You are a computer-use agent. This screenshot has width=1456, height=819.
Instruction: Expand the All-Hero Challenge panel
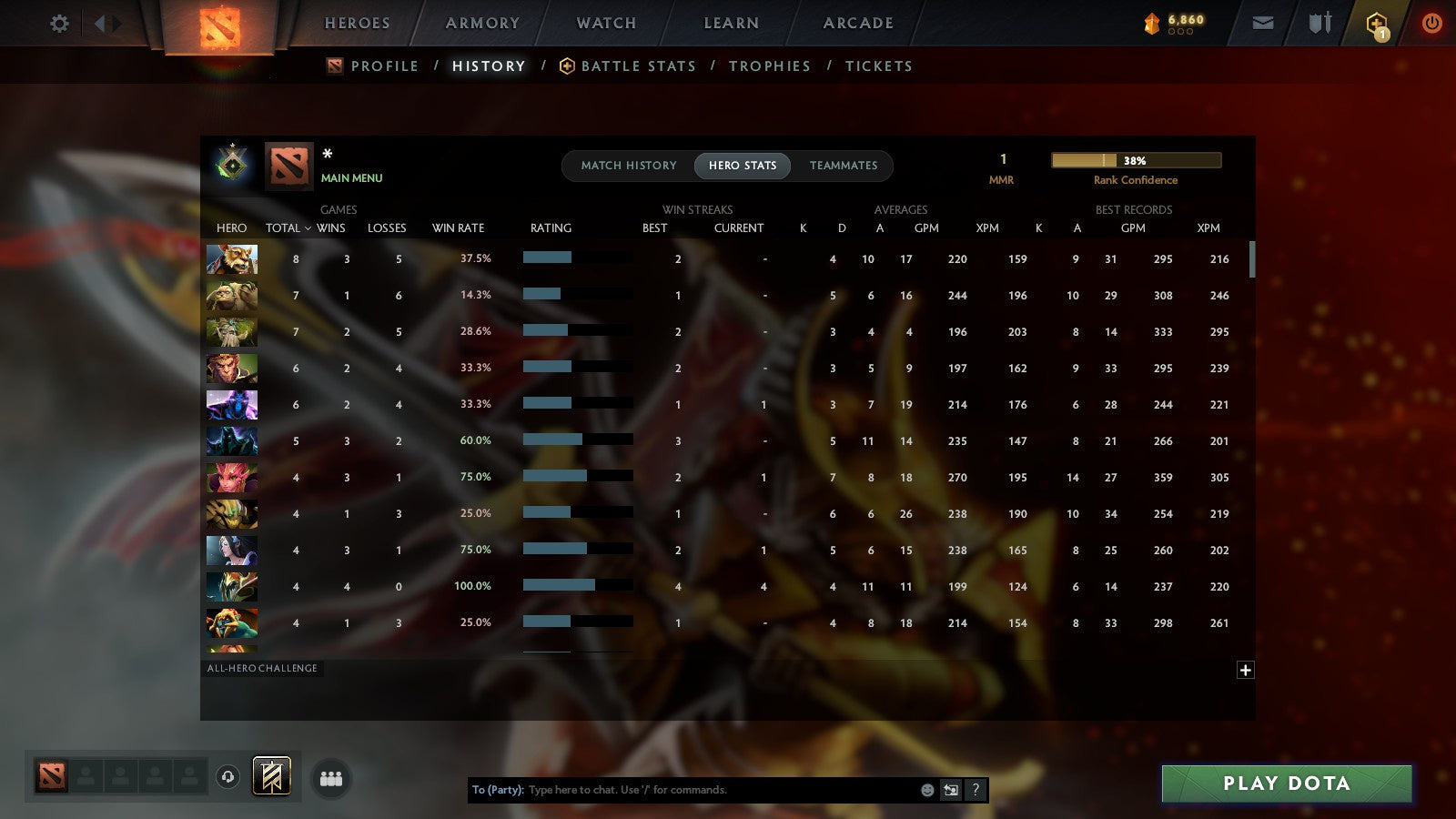pyautogui.click(x=263, y=668)
